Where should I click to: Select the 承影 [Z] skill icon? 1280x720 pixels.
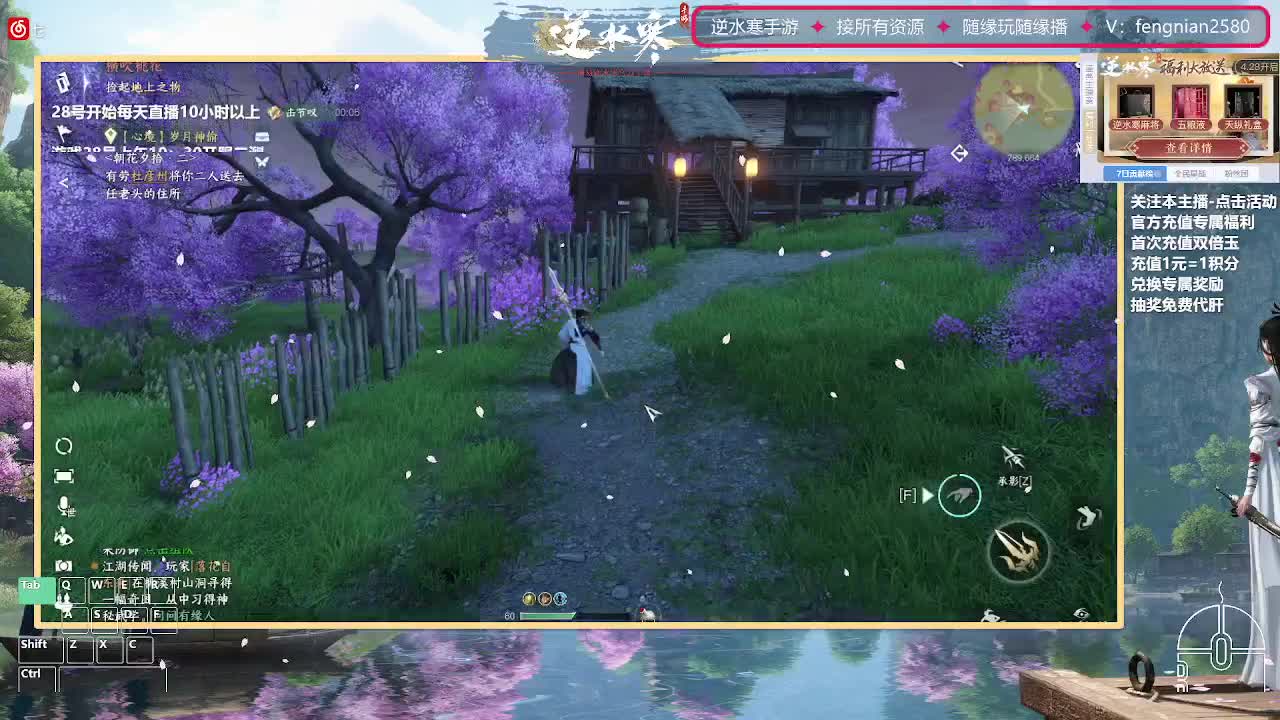[1012, 457]
